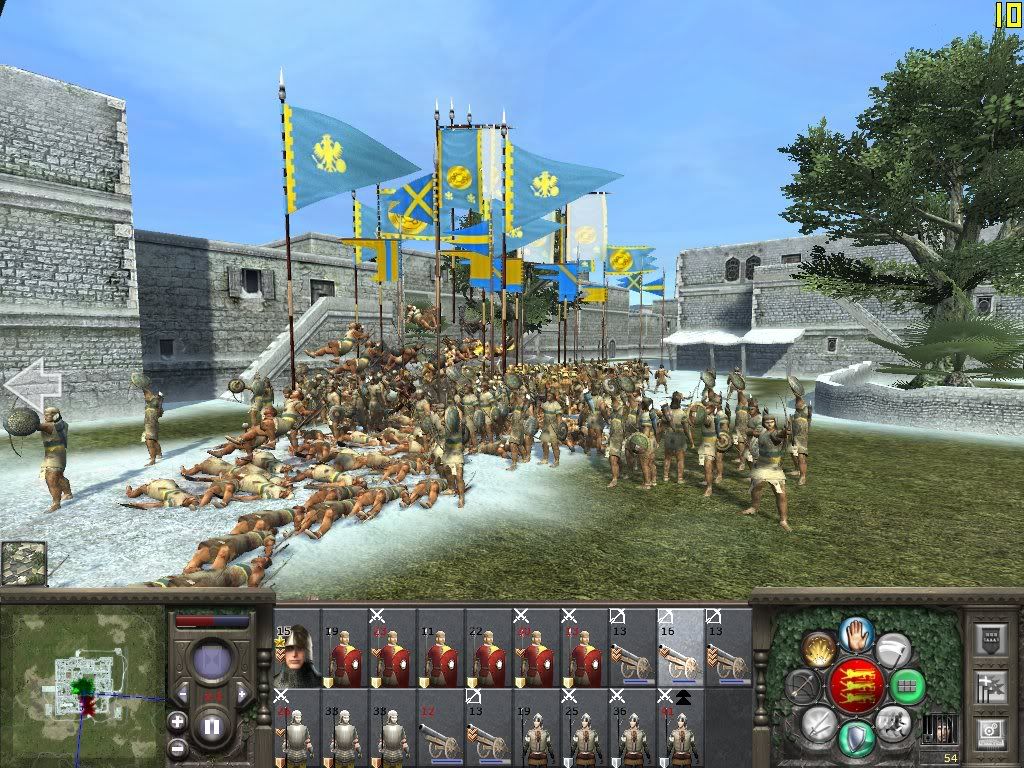Screen dimensions: 1024x768
Task: Increase the battle speed
Action: pyautogui.click(x=241, y=693)
